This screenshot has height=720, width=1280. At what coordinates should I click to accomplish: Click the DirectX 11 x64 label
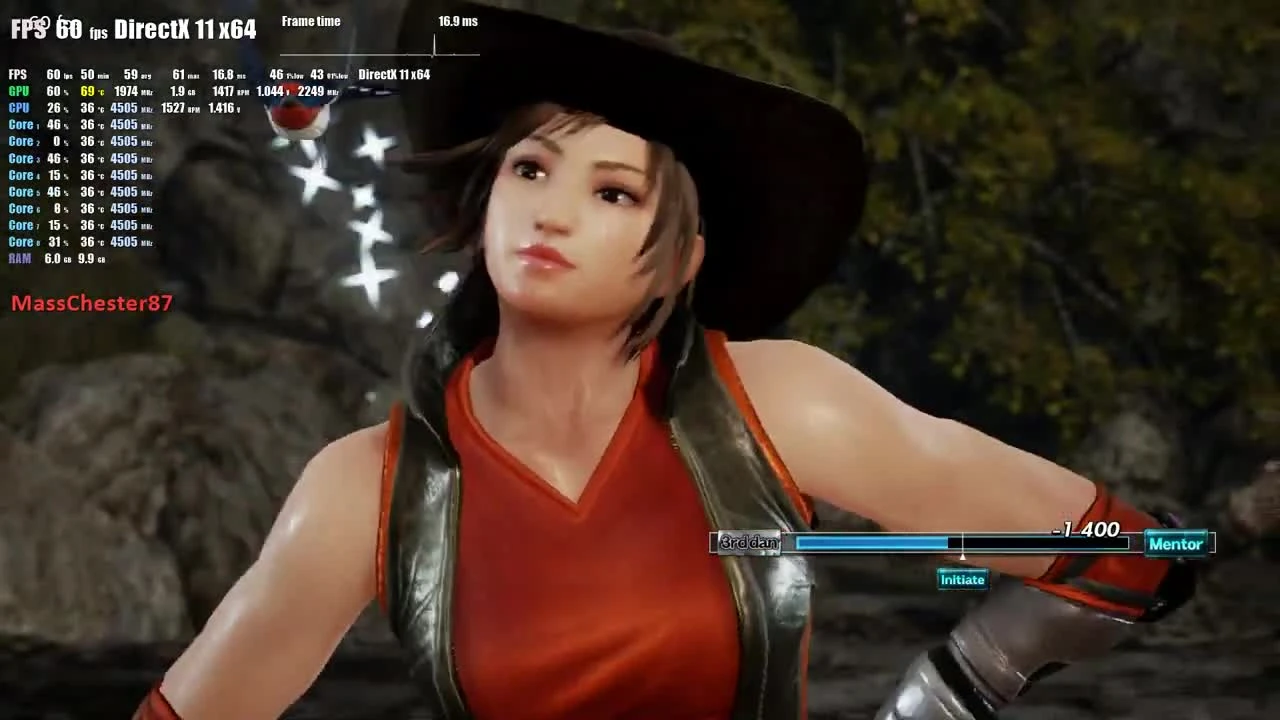(185, 30)
